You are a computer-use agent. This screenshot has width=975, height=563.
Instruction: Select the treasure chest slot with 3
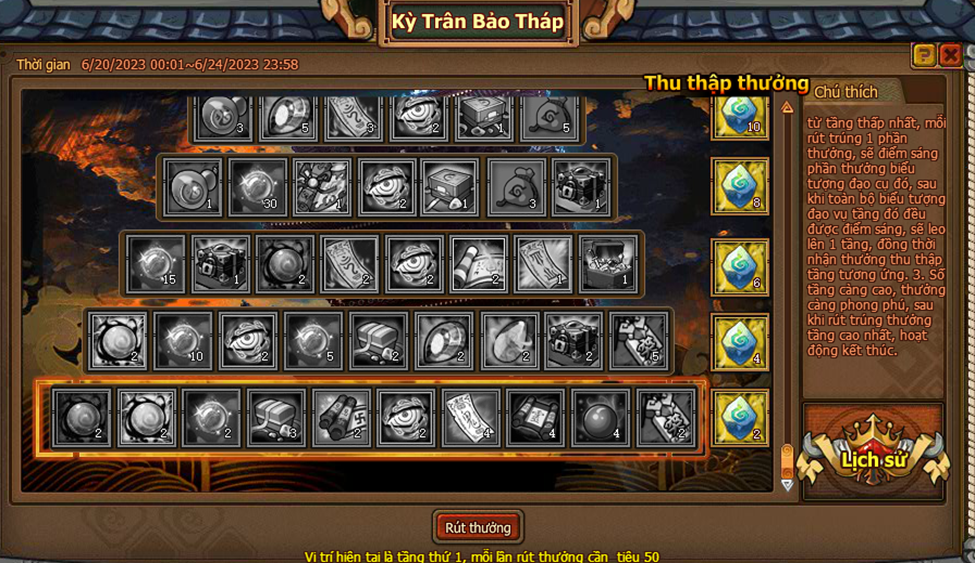click(x=277, y=418)
